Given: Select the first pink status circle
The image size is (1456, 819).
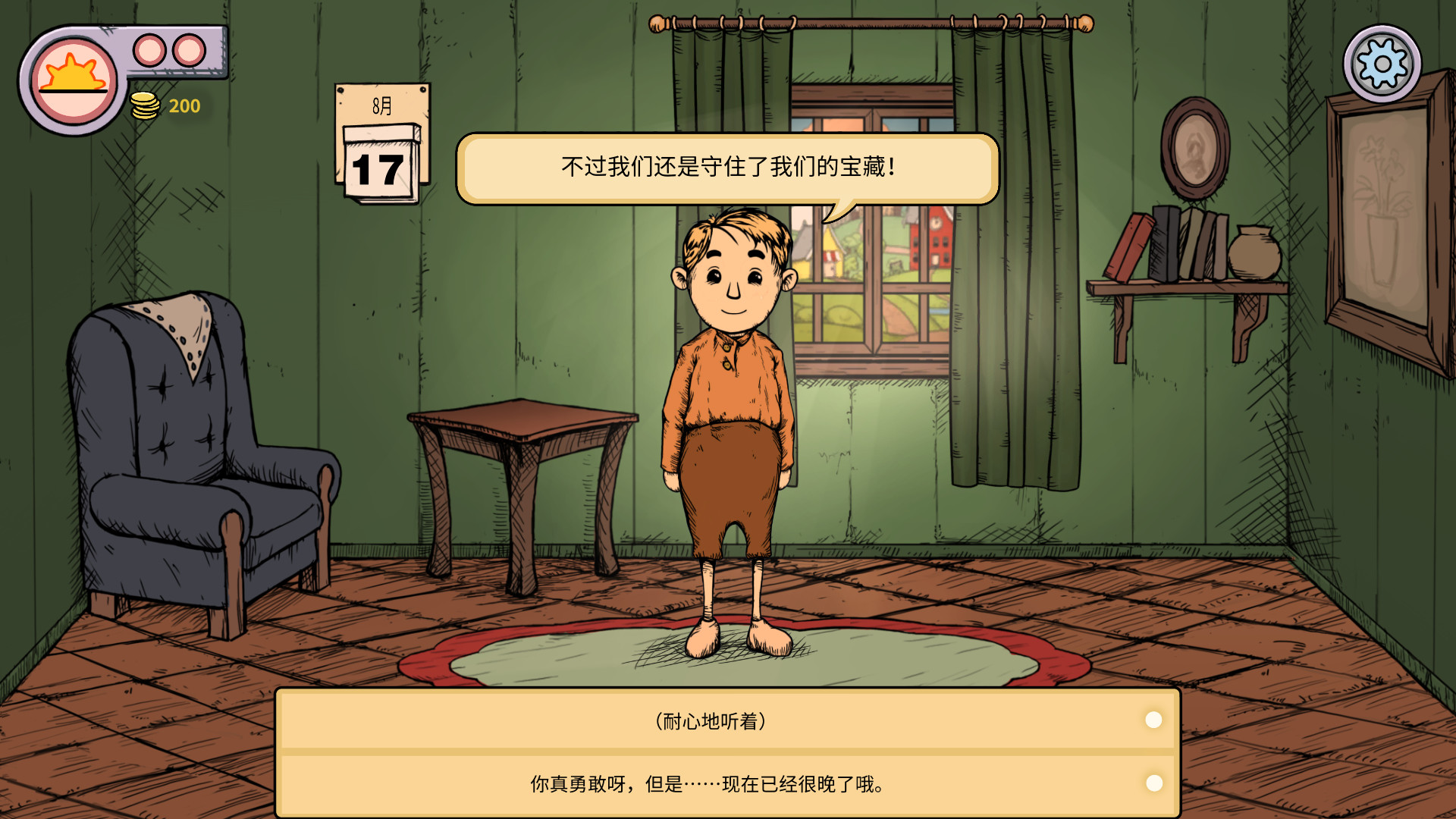Looking at the screenshot, I should (148, 49).
